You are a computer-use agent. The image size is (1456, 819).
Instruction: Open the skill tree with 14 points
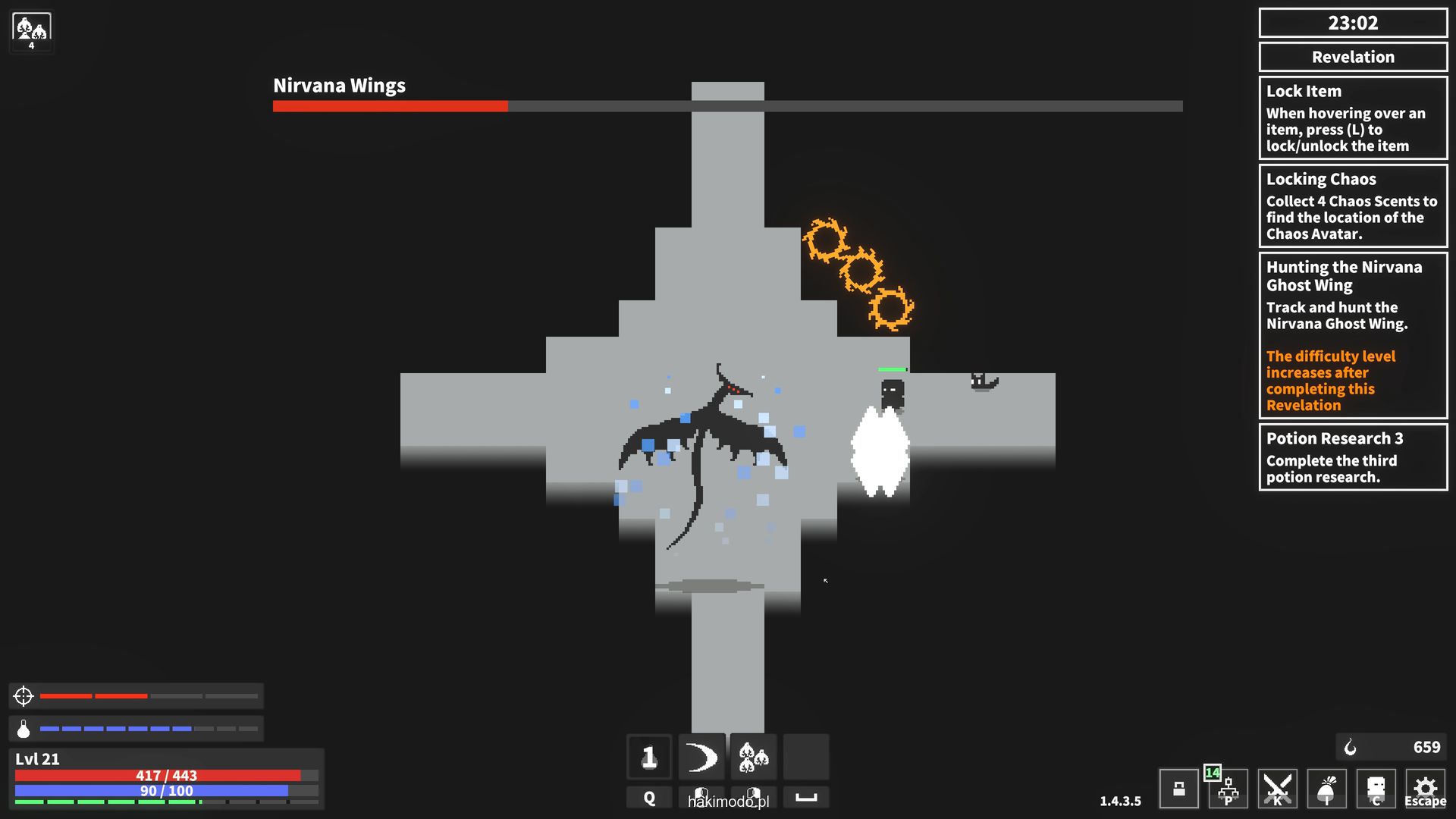pyautogui.click(x=1228, y=790)
